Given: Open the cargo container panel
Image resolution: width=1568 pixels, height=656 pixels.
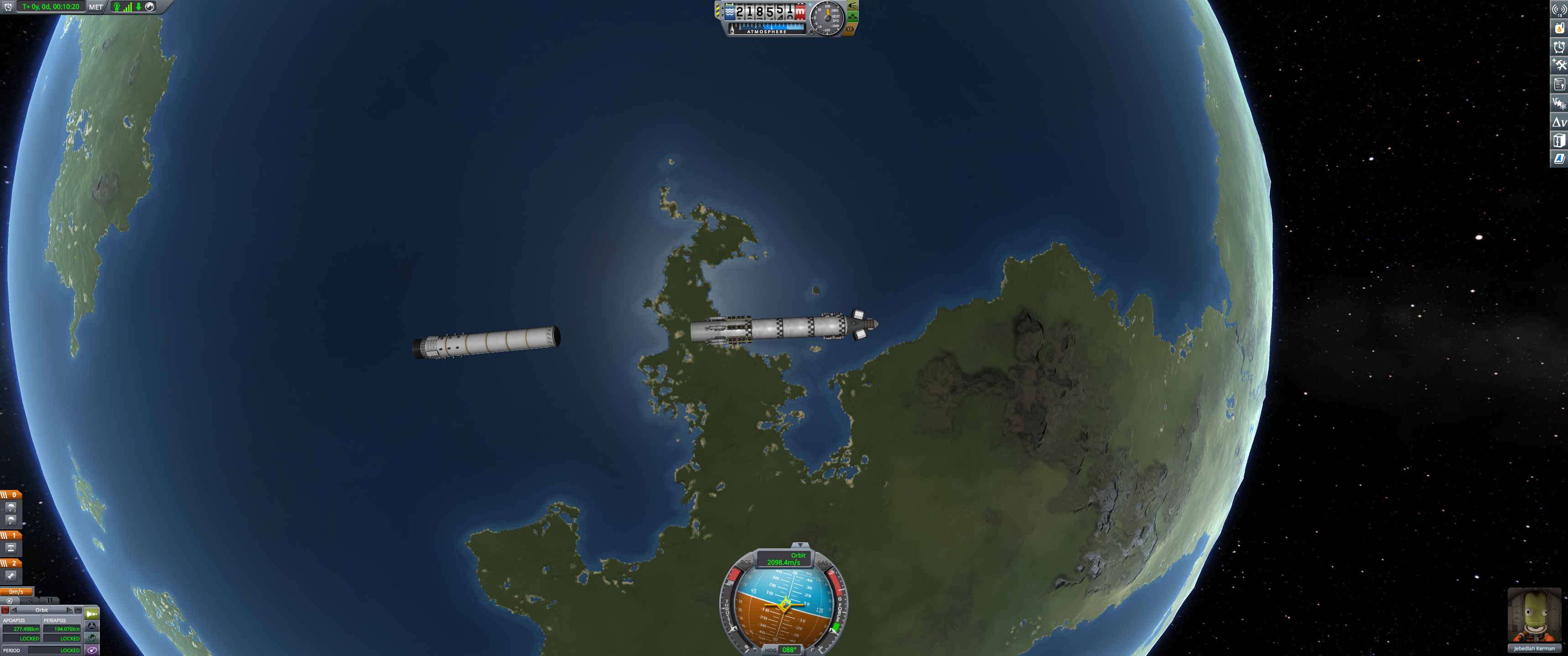Looking at the screenshot, I should pyautogui.click(x=1559, y=141).
